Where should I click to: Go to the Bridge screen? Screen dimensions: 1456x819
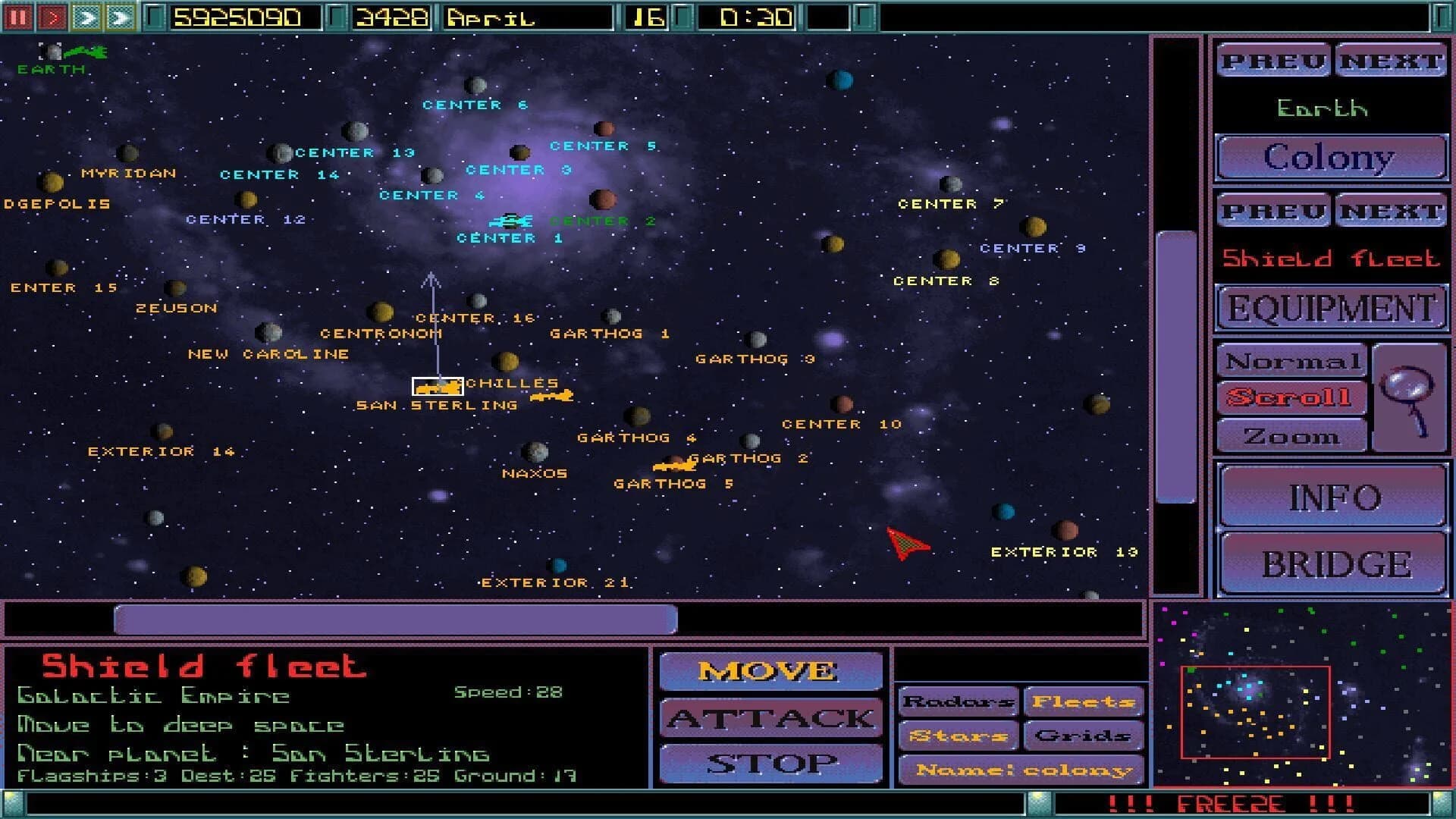click(1332, 563)
